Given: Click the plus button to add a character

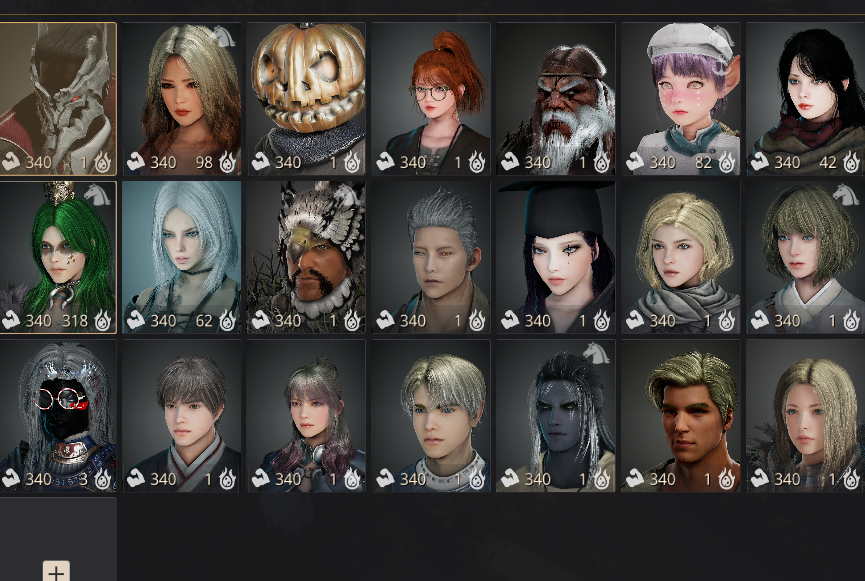Looking at the screenshot, I should tap(56, 572).
